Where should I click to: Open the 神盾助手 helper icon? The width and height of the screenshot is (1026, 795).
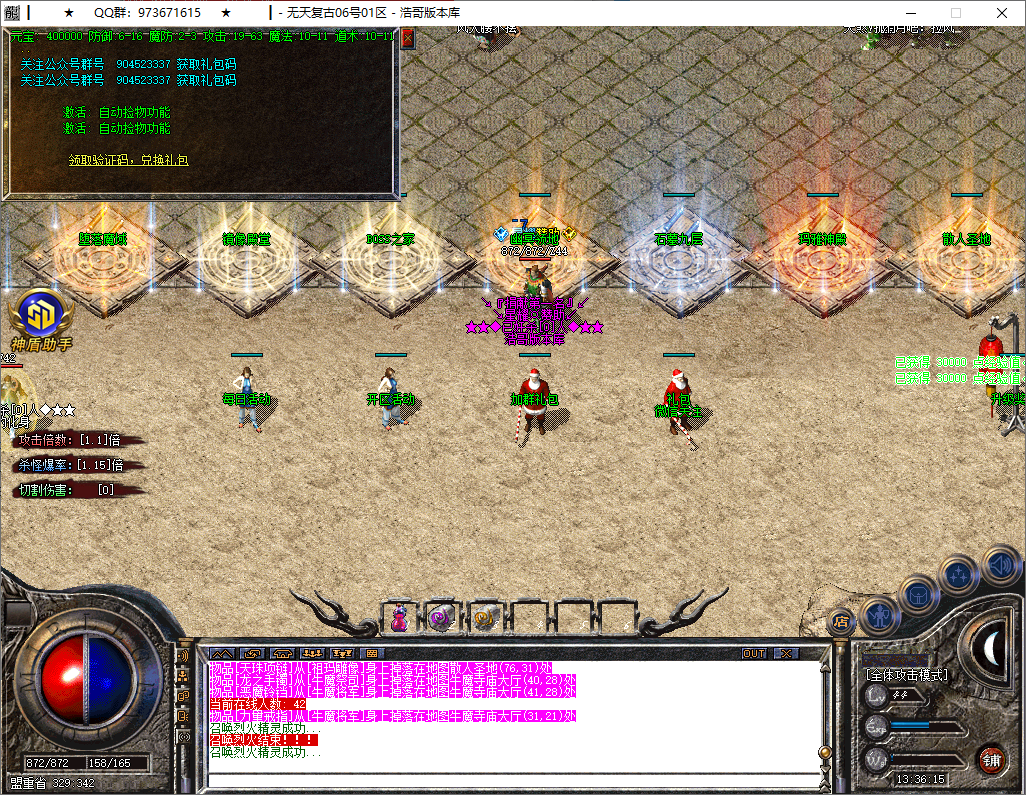click(40, 313)
